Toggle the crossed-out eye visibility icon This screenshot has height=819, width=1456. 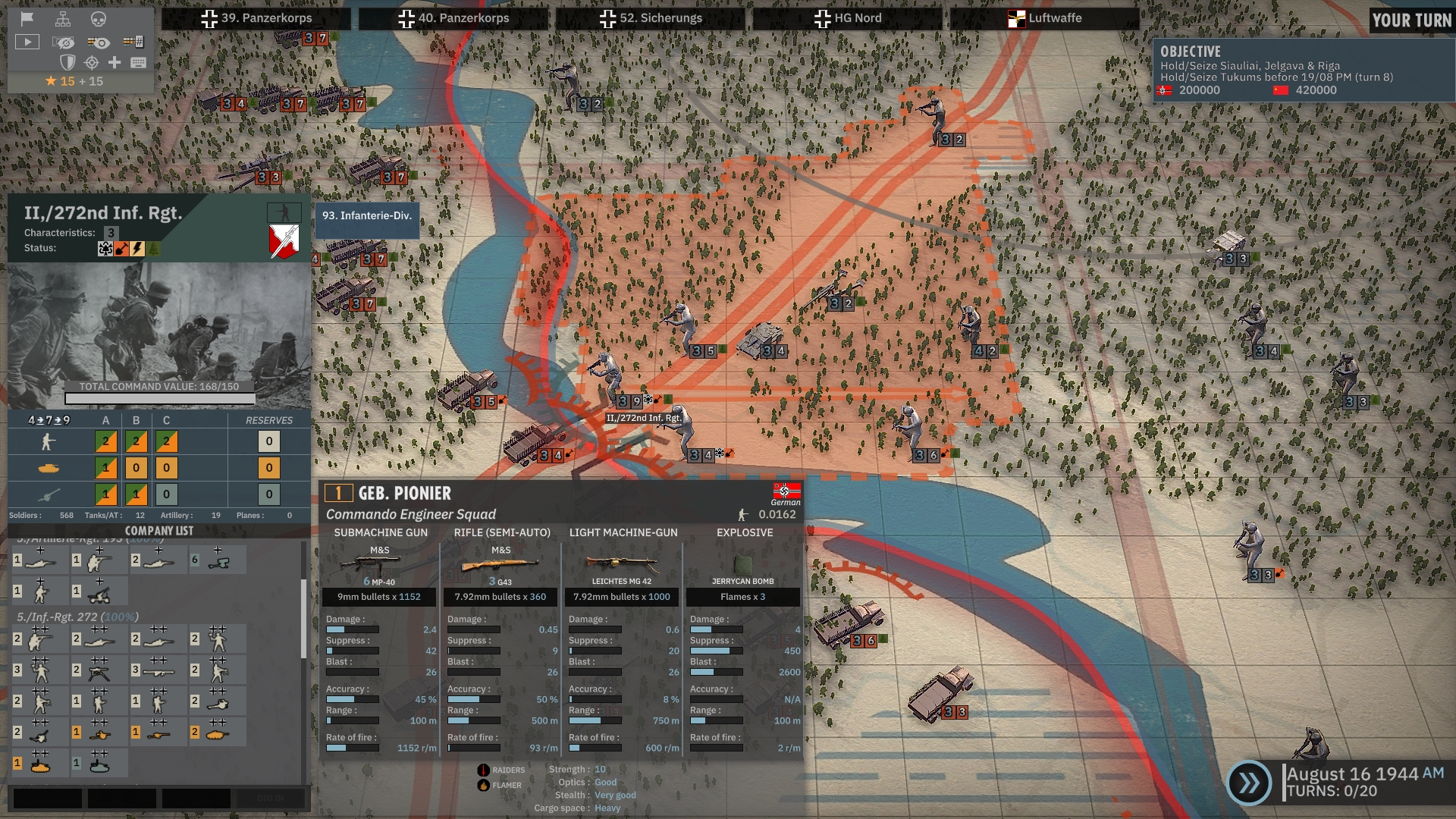click(x=64, y=42)
